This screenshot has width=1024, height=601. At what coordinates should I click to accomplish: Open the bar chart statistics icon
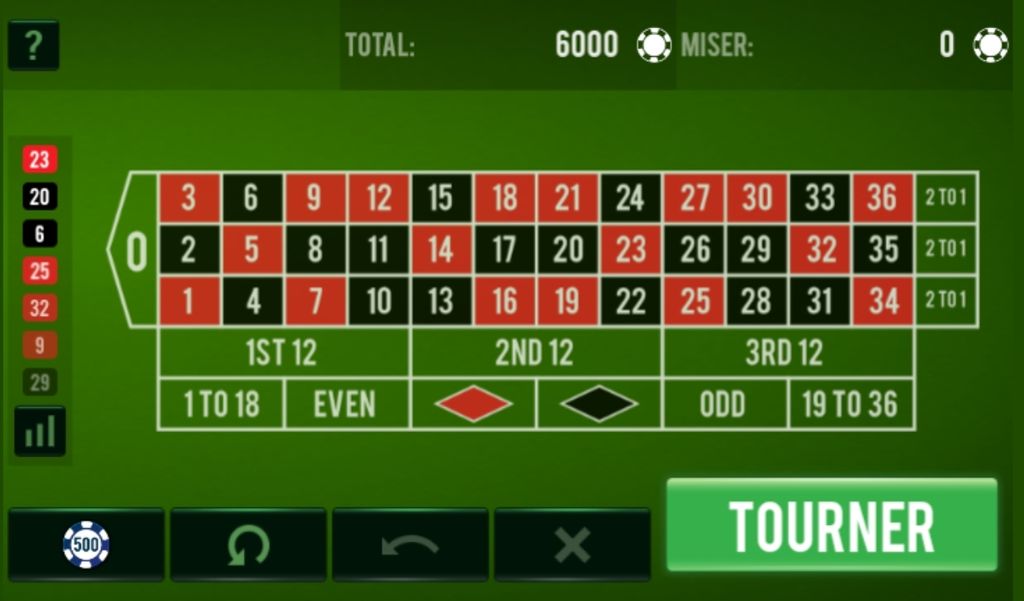(x=40, y=431)
